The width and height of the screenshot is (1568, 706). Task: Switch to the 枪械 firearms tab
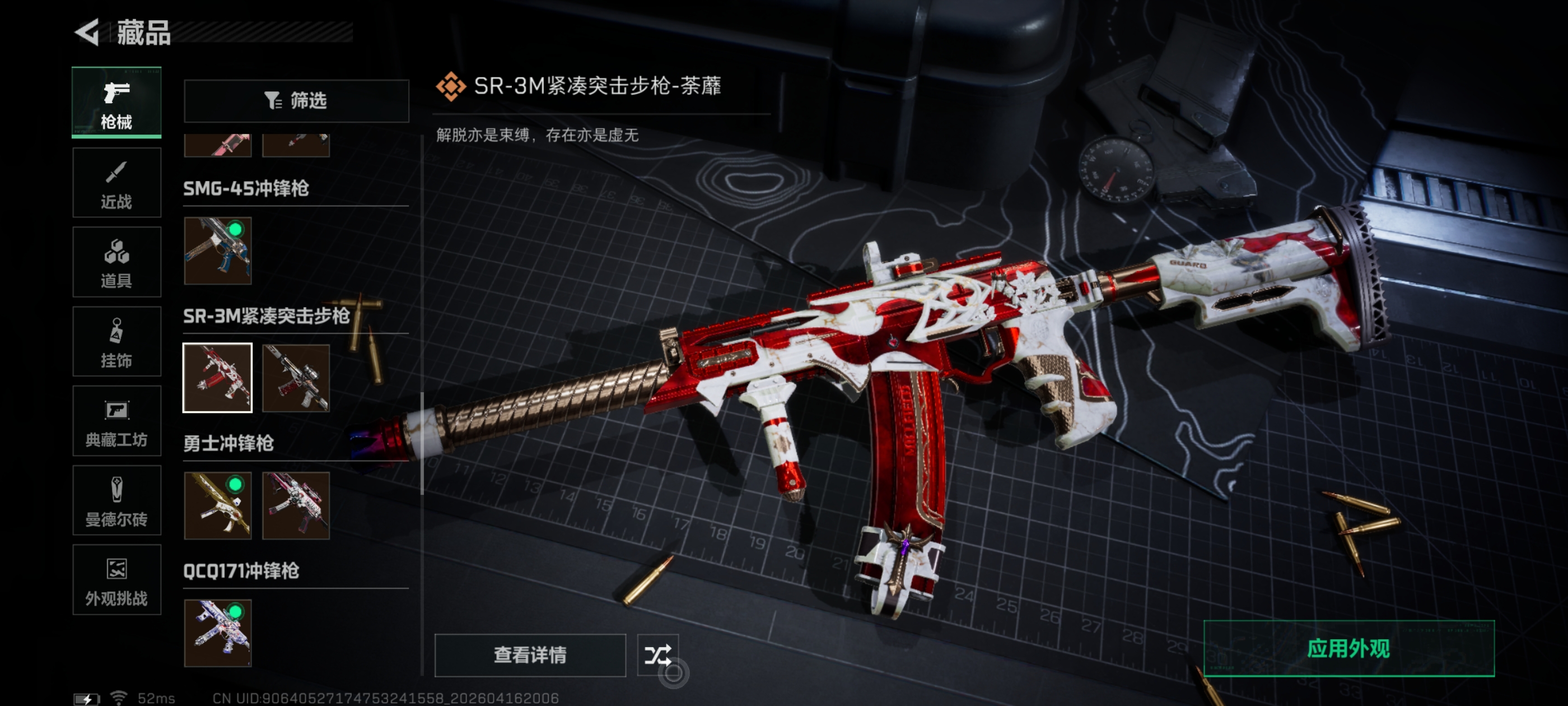[116, 103]
